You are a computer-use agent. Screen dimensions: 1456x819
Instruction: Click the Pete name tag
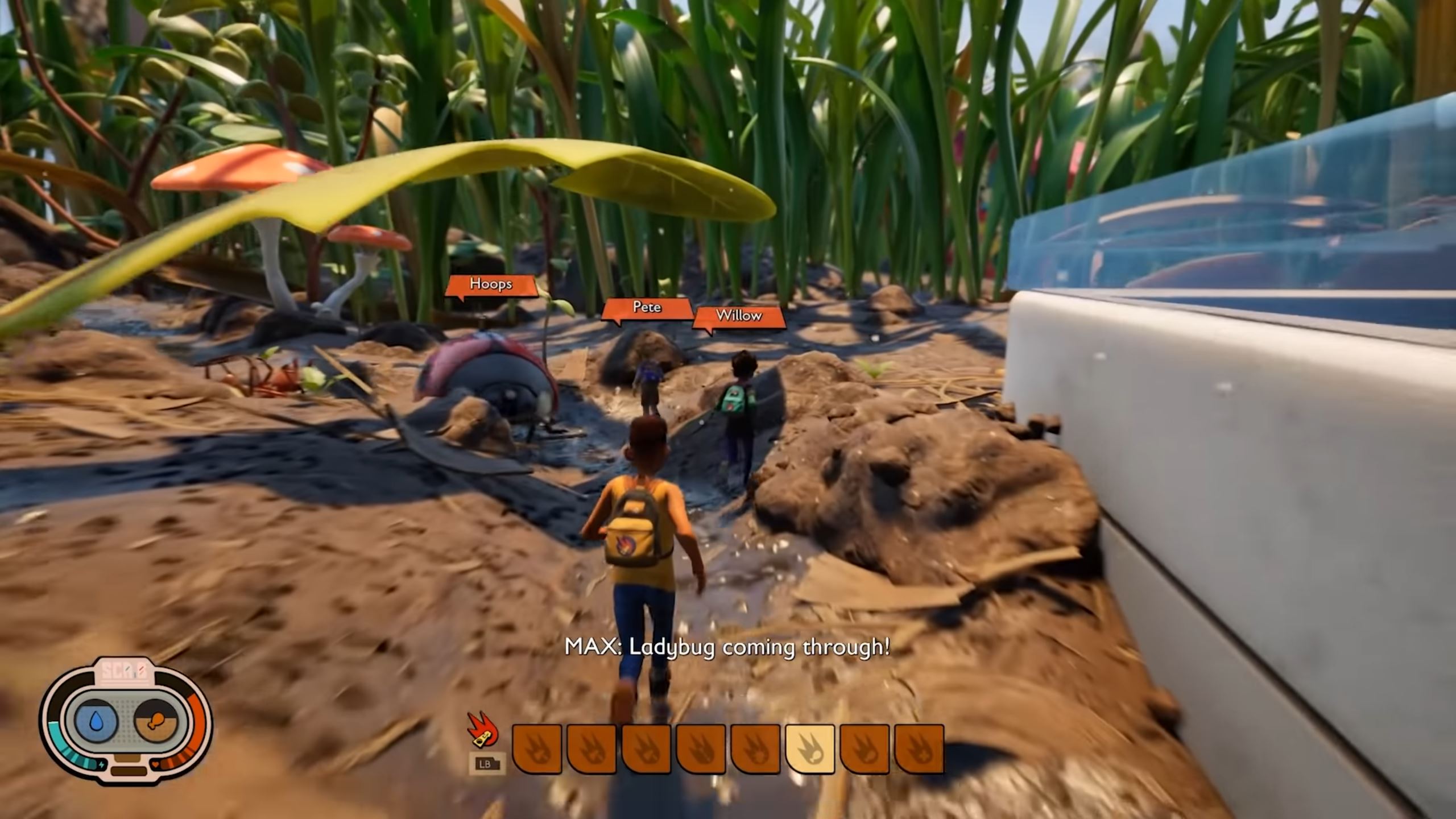pyautogui.click(x=648, y=307)
